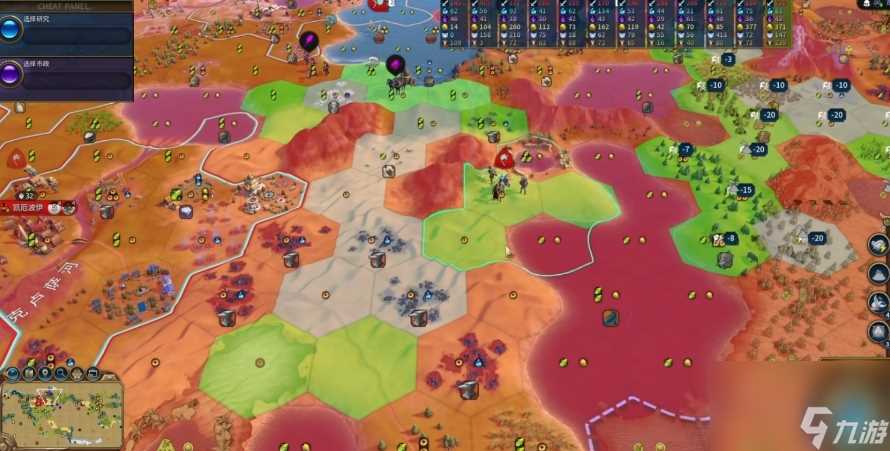Screen dimensions: 890x451
Task: Select the top notification icon on right edge
Action: click(x=878, y=245)
